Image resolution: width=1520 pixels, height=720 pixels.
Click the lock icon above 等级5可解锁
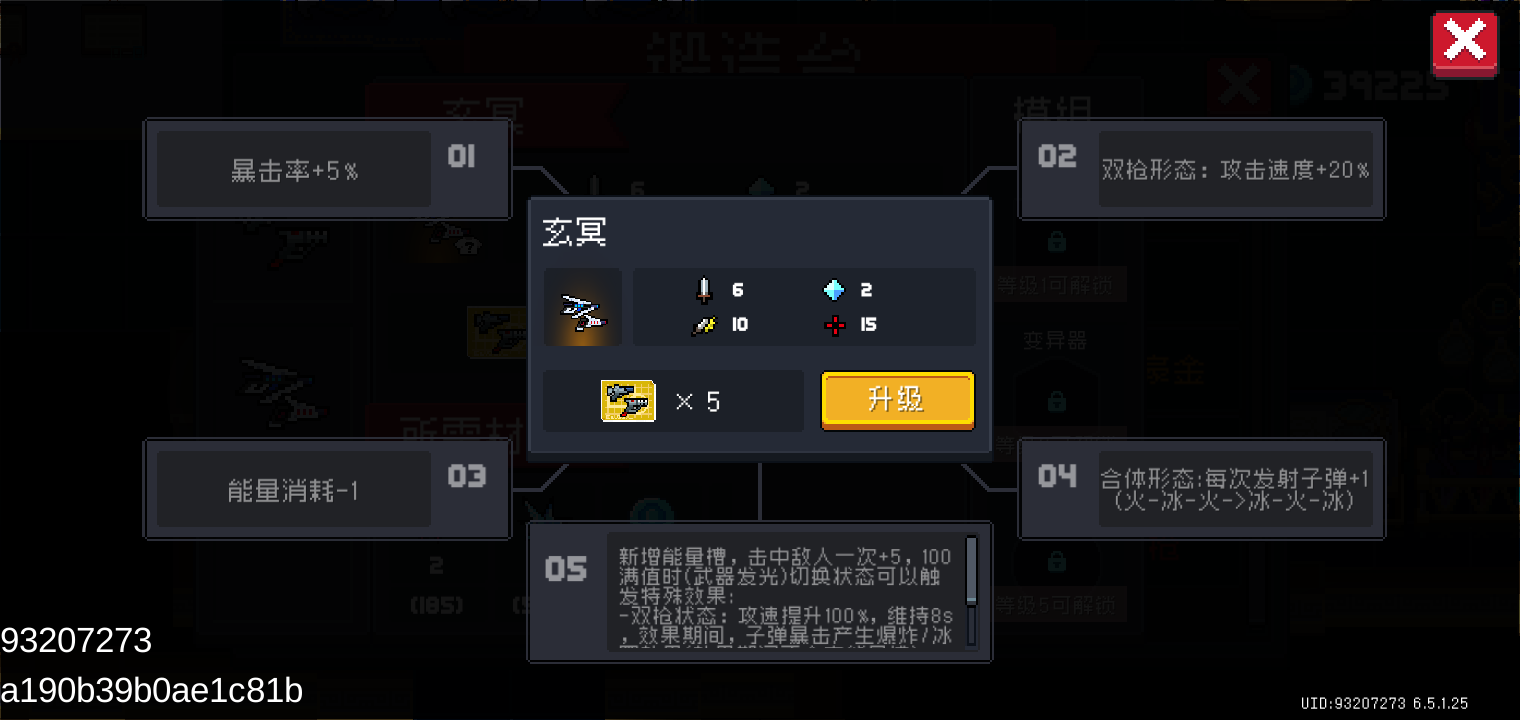pyautogui.click(x=1057, y=560)
